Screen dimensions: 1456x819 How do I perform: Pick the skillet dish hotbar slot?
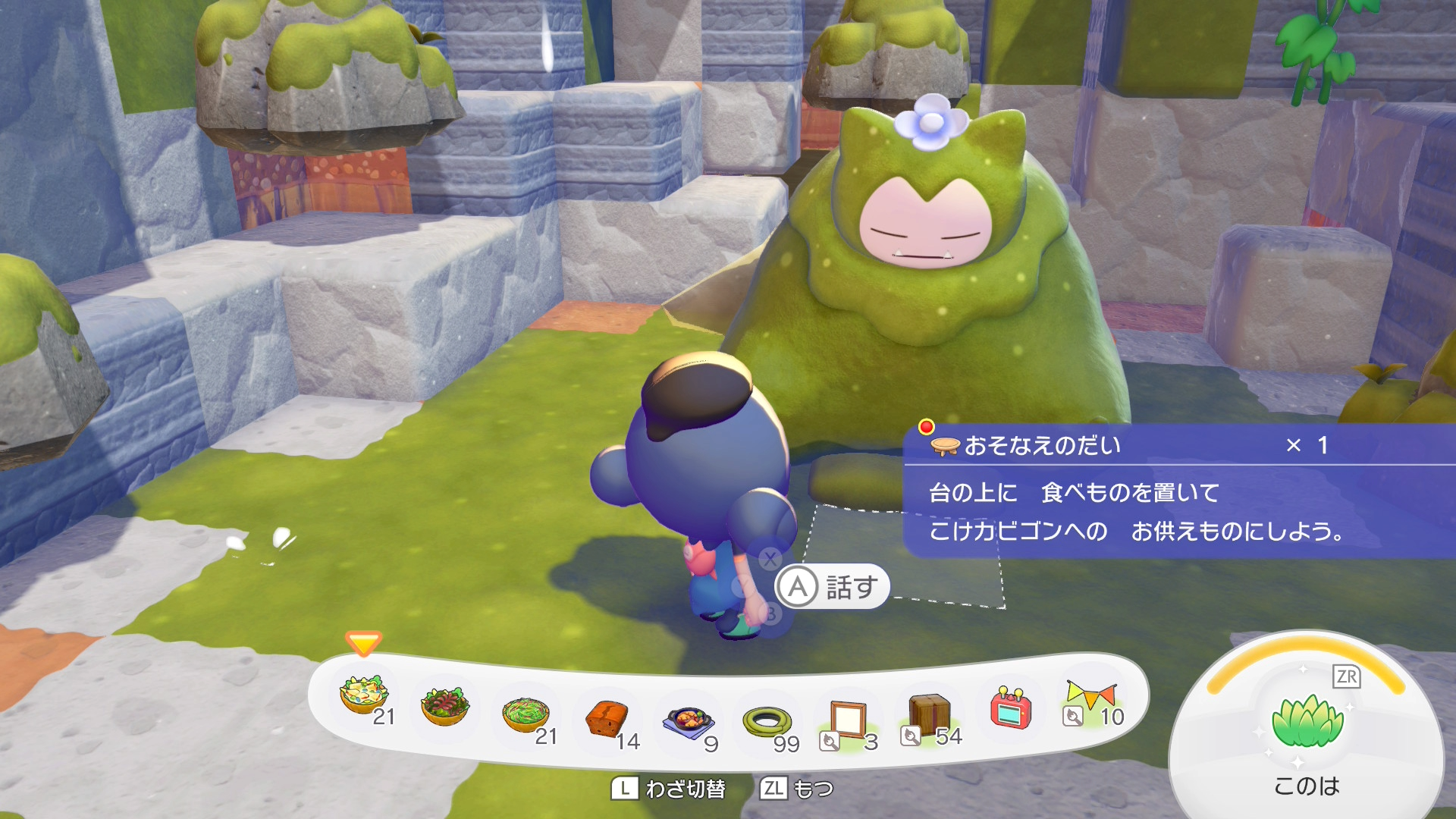(689, 721)
